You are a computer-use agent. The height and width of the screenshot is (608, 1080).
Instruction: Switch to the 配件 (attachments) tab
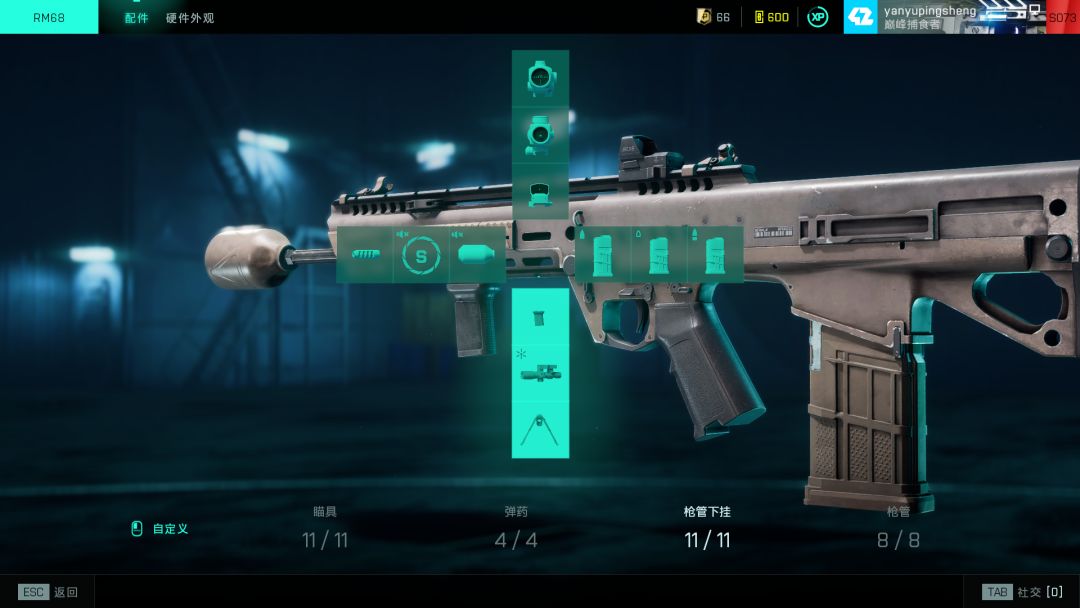[x=136, y=18]
